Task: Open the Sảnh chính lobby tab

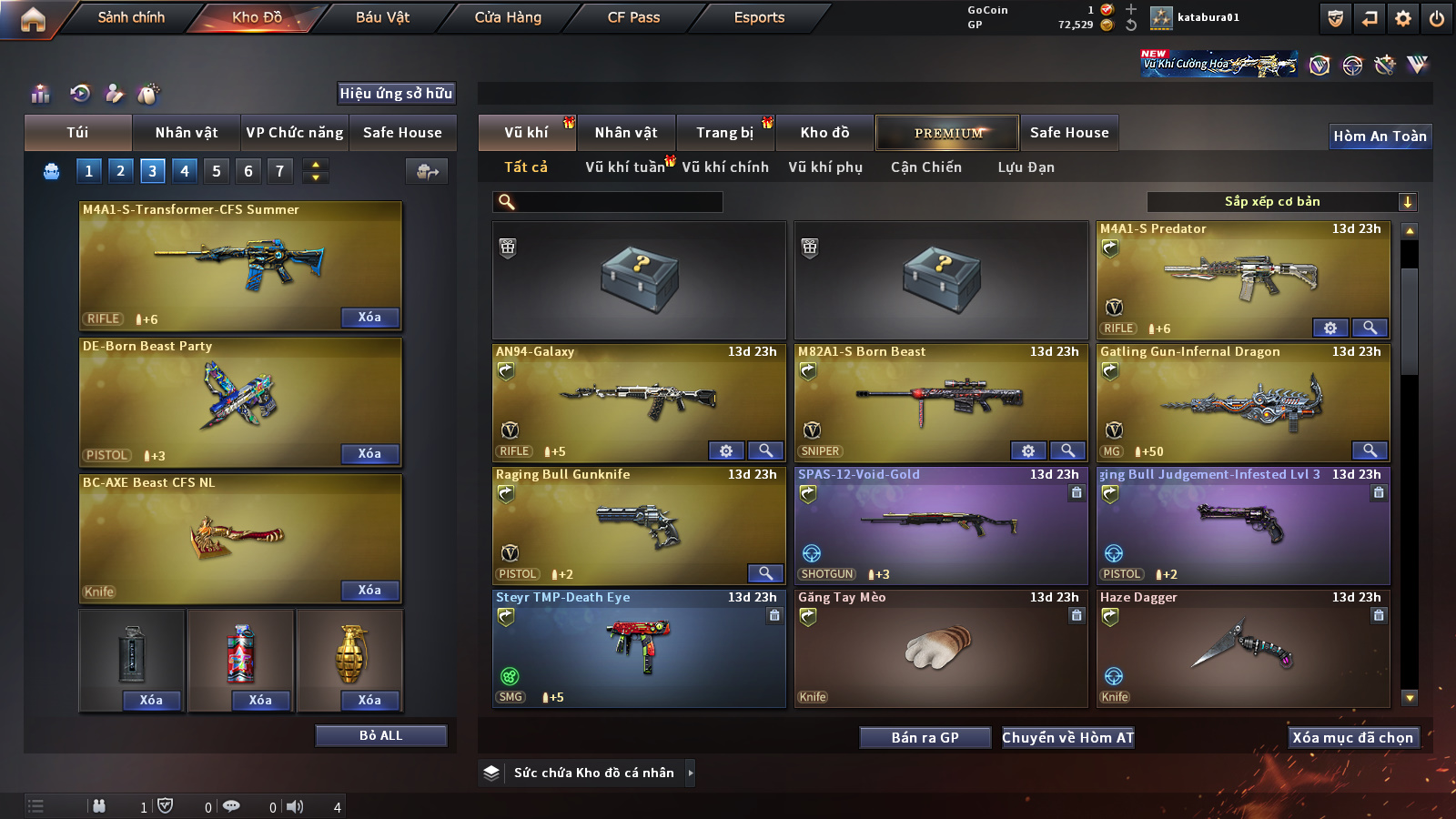Action: point(131,17)
